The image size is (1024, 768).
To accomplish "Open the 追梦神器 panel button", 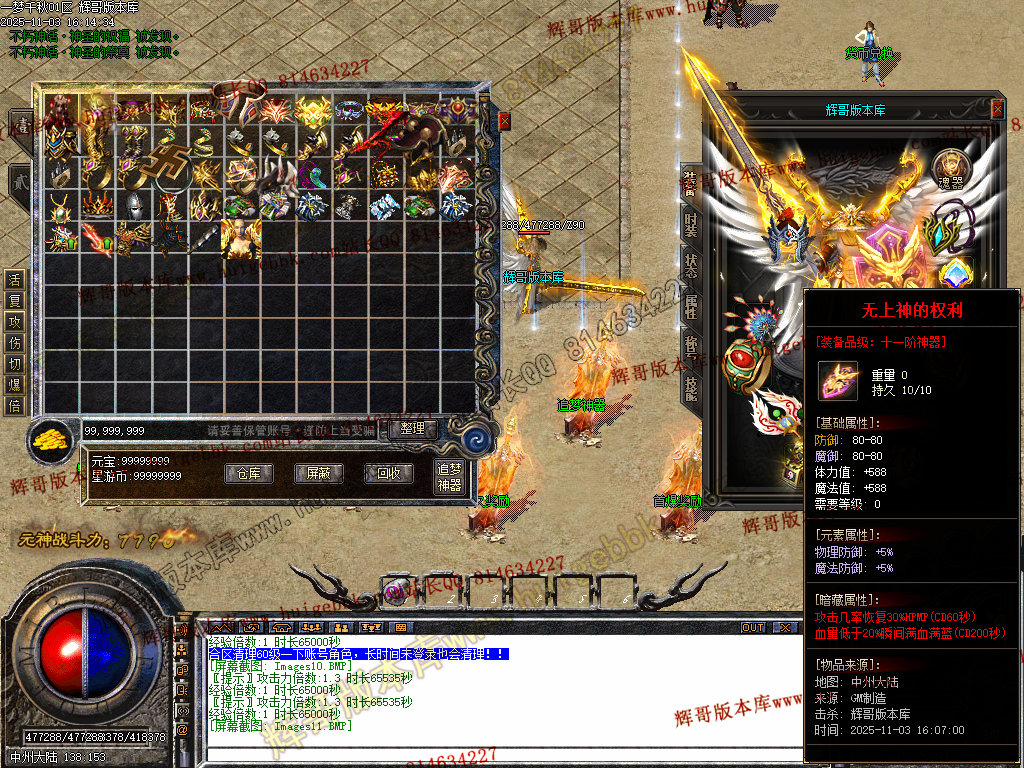I will [x=449, y=476].
